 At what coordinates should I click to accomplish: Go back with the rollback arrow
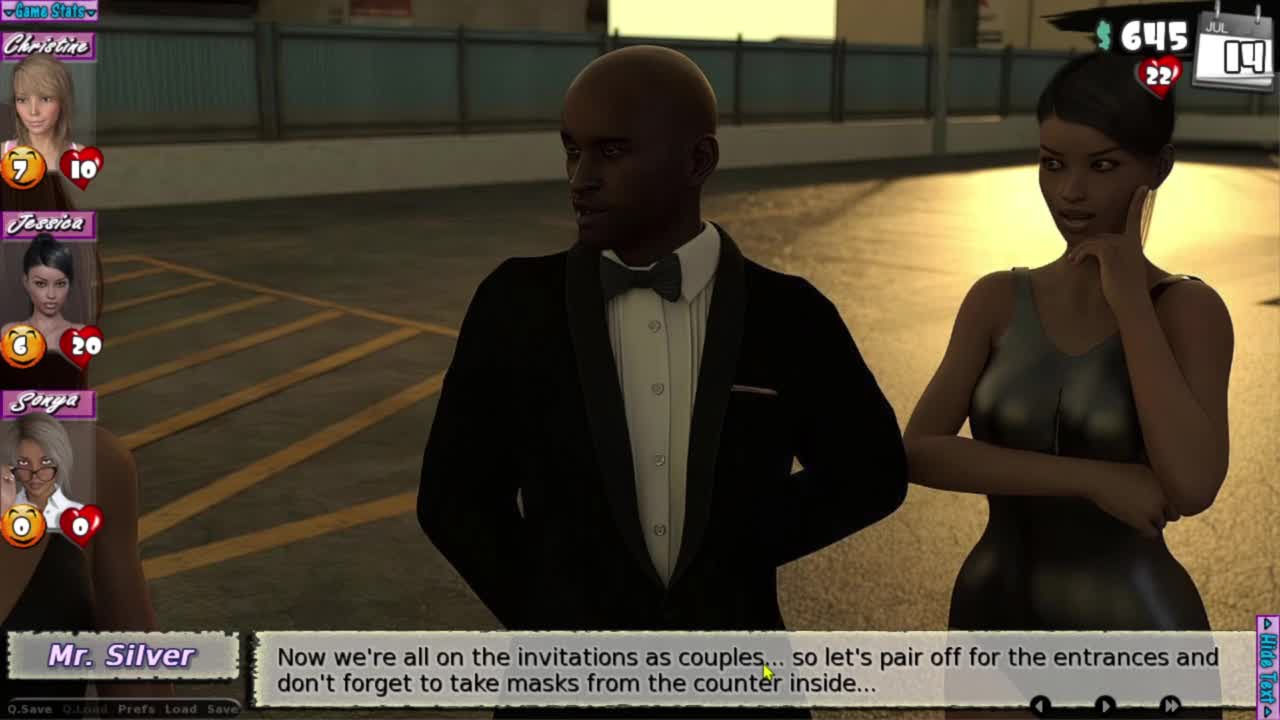(1040, 706)
